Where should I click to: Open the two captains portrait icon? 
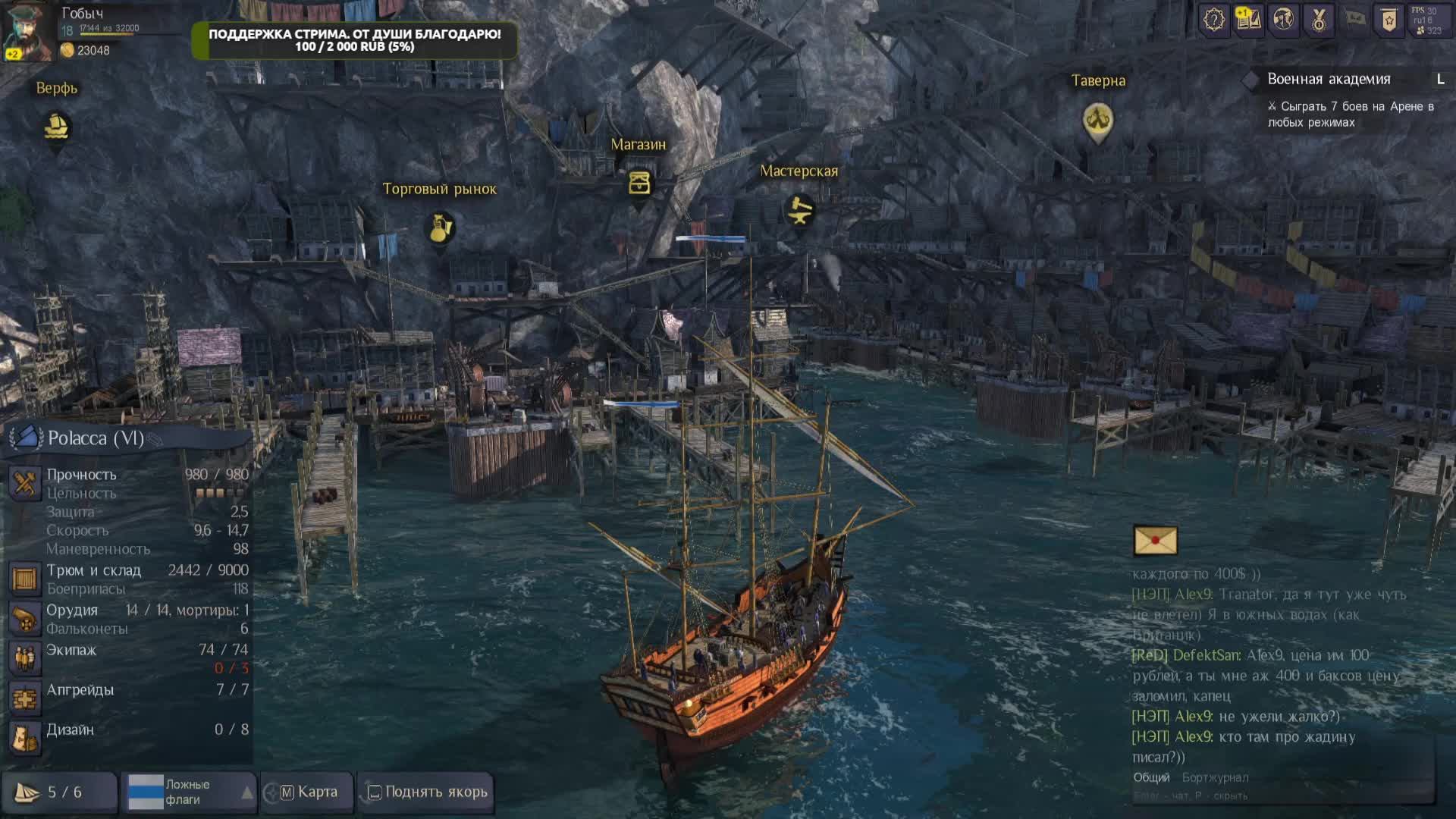[1283, 20]
